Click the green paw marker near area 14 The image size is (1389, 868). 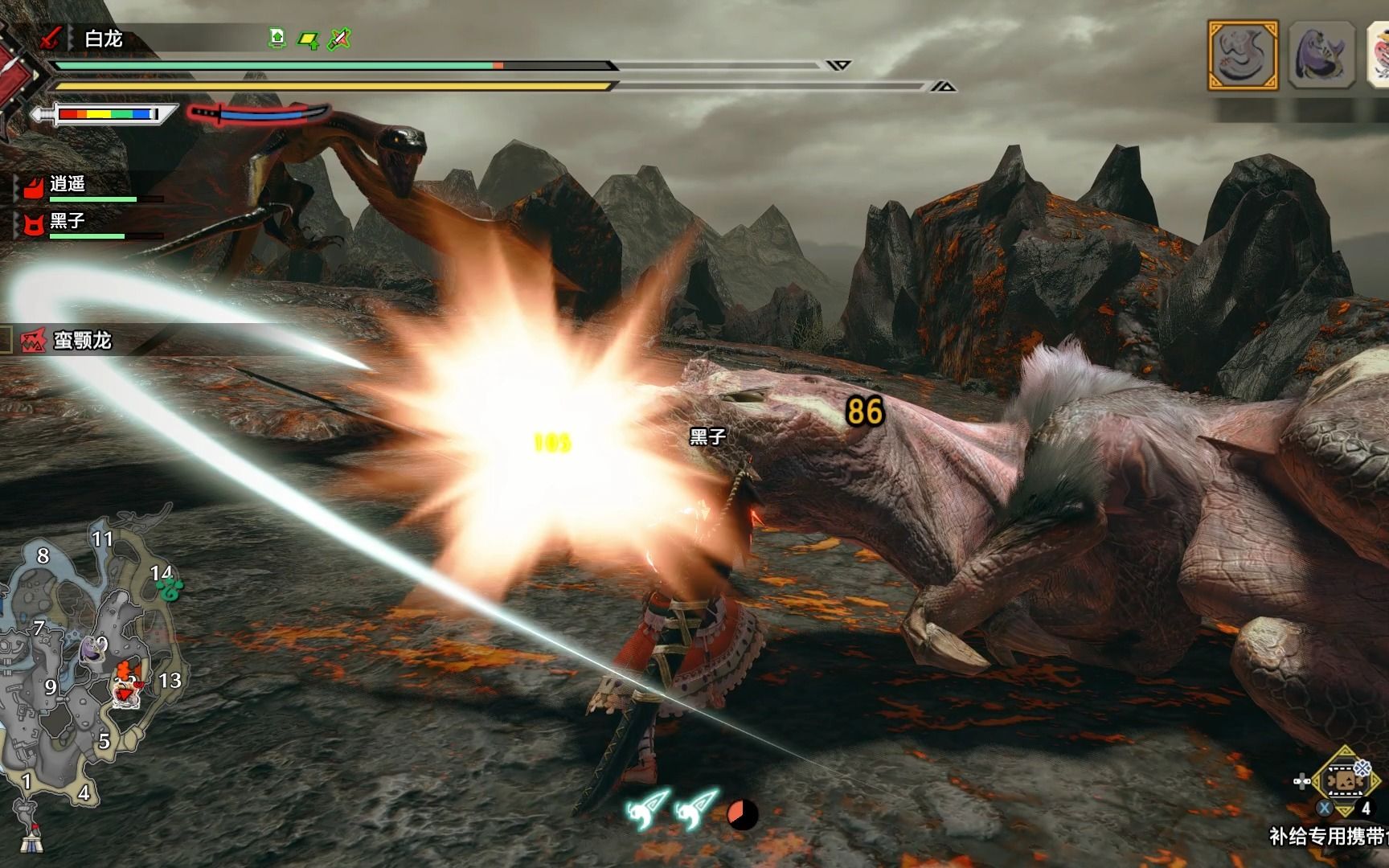pos(170,591)
